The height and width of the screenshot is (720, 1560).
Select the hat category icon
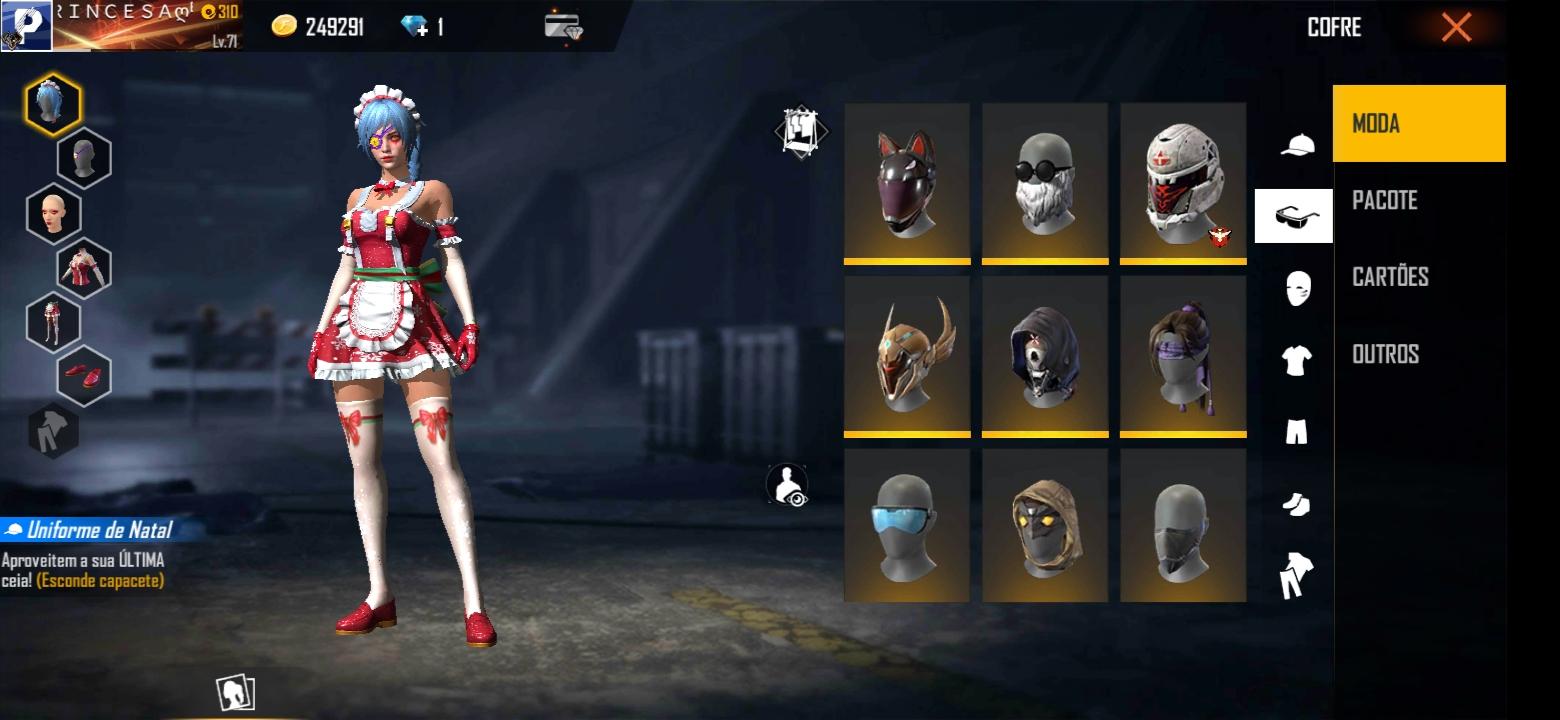pos(1295,143)
